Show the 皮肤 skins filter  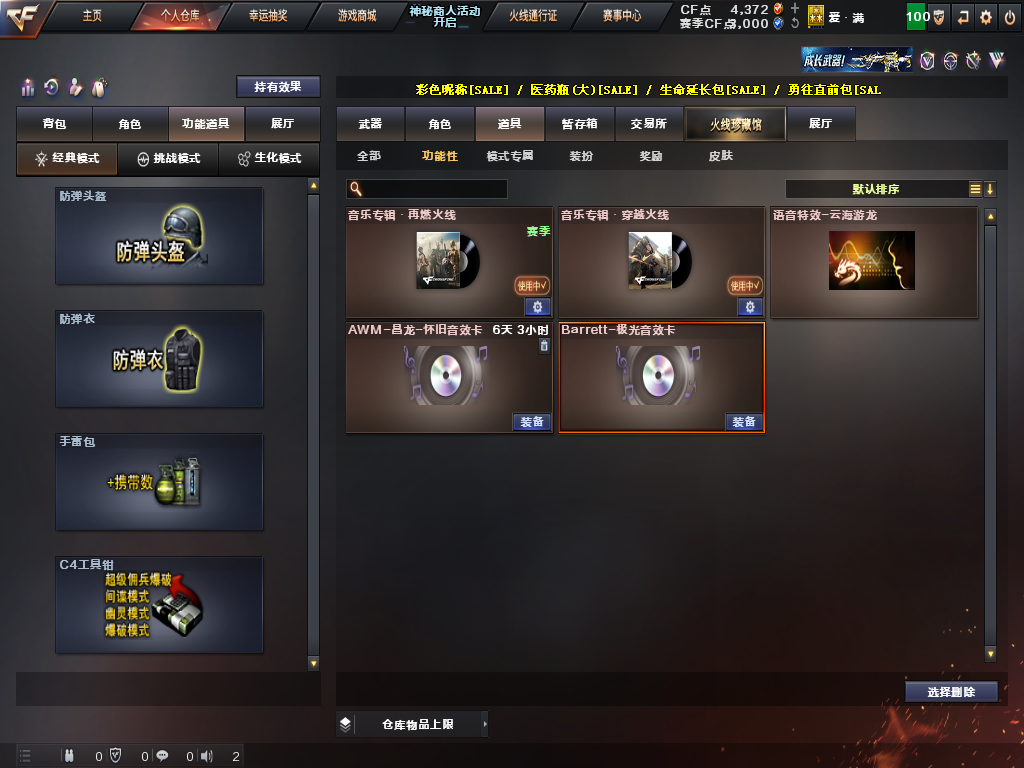coord(720,156)
